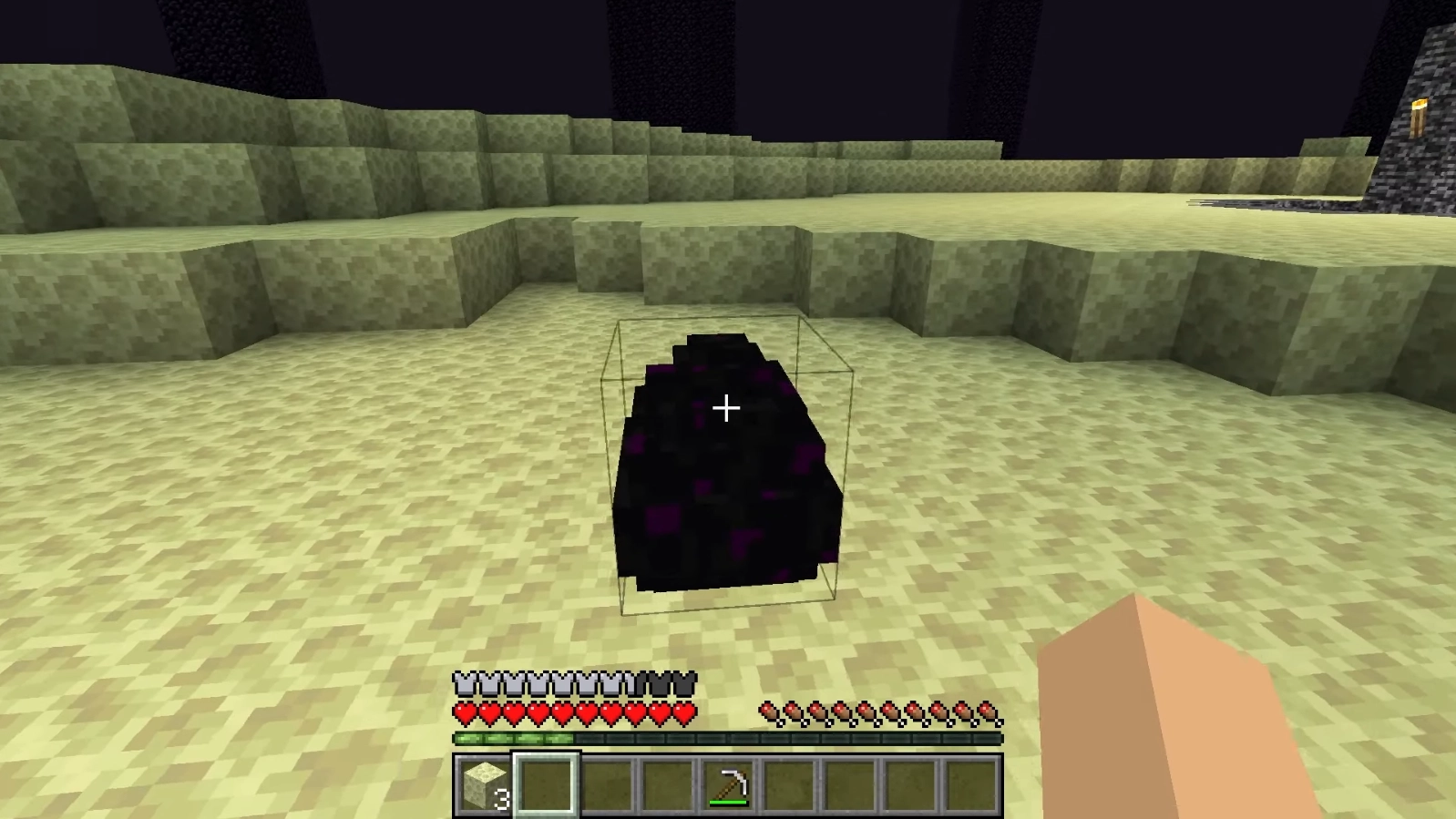Click the white crosshair at screen center
This screenshot has height=819, width=1456.
tap(728, 408)
